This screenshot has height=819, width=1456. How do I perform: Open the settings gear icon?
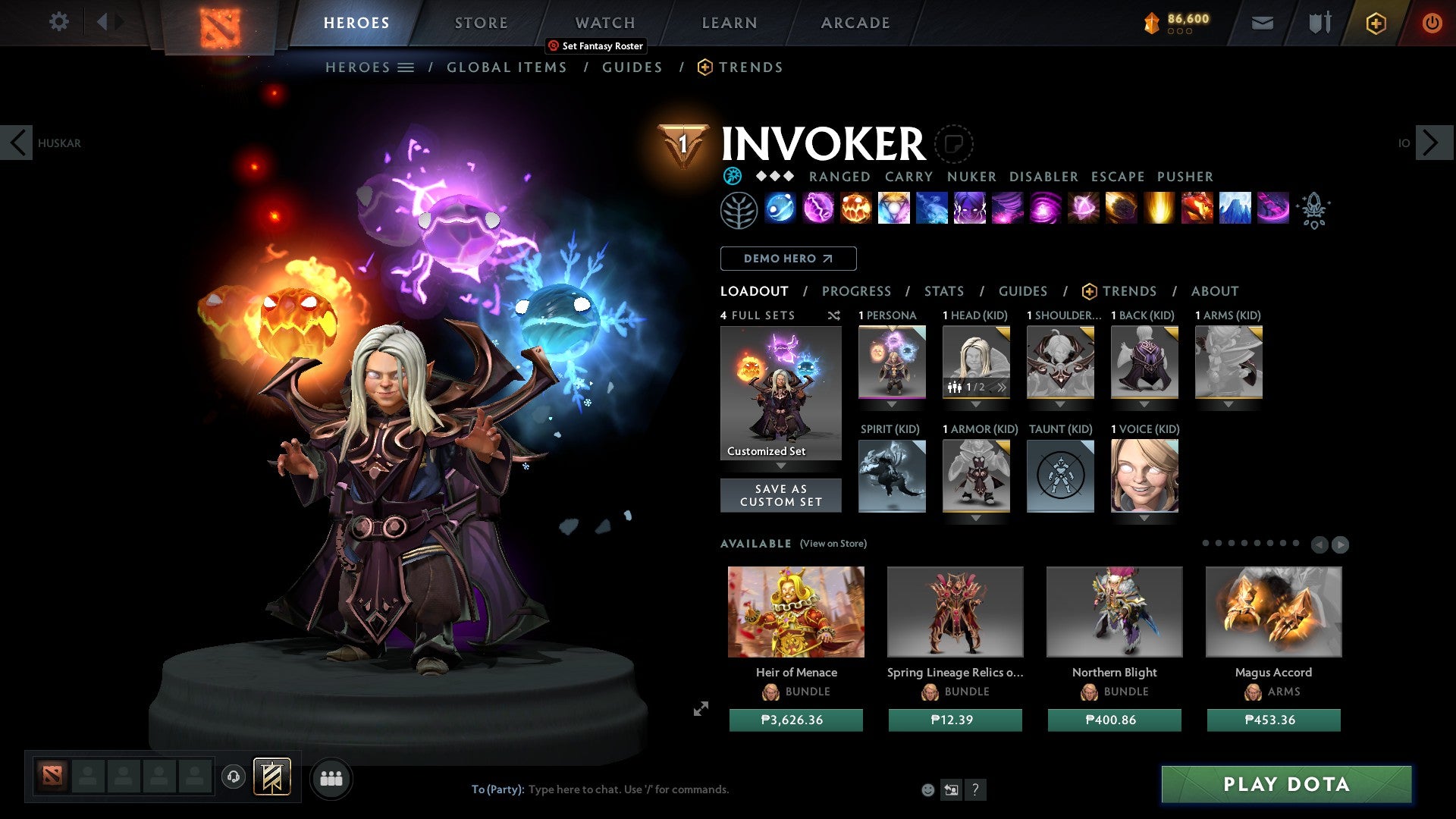pos(58,22)
